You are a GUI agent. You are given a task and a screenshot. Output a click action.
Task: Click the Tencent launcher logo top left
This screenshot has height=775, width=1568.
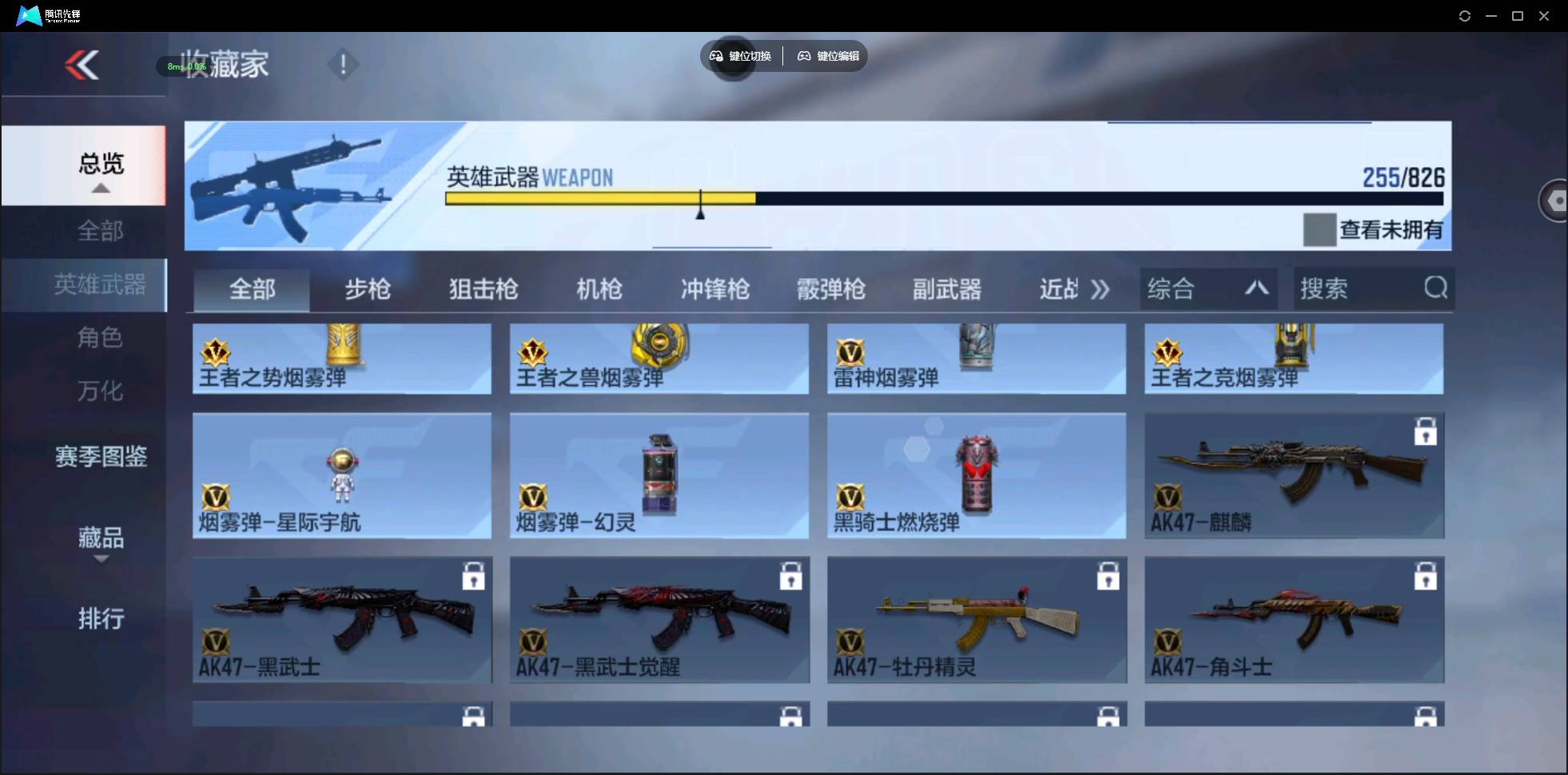28,14
